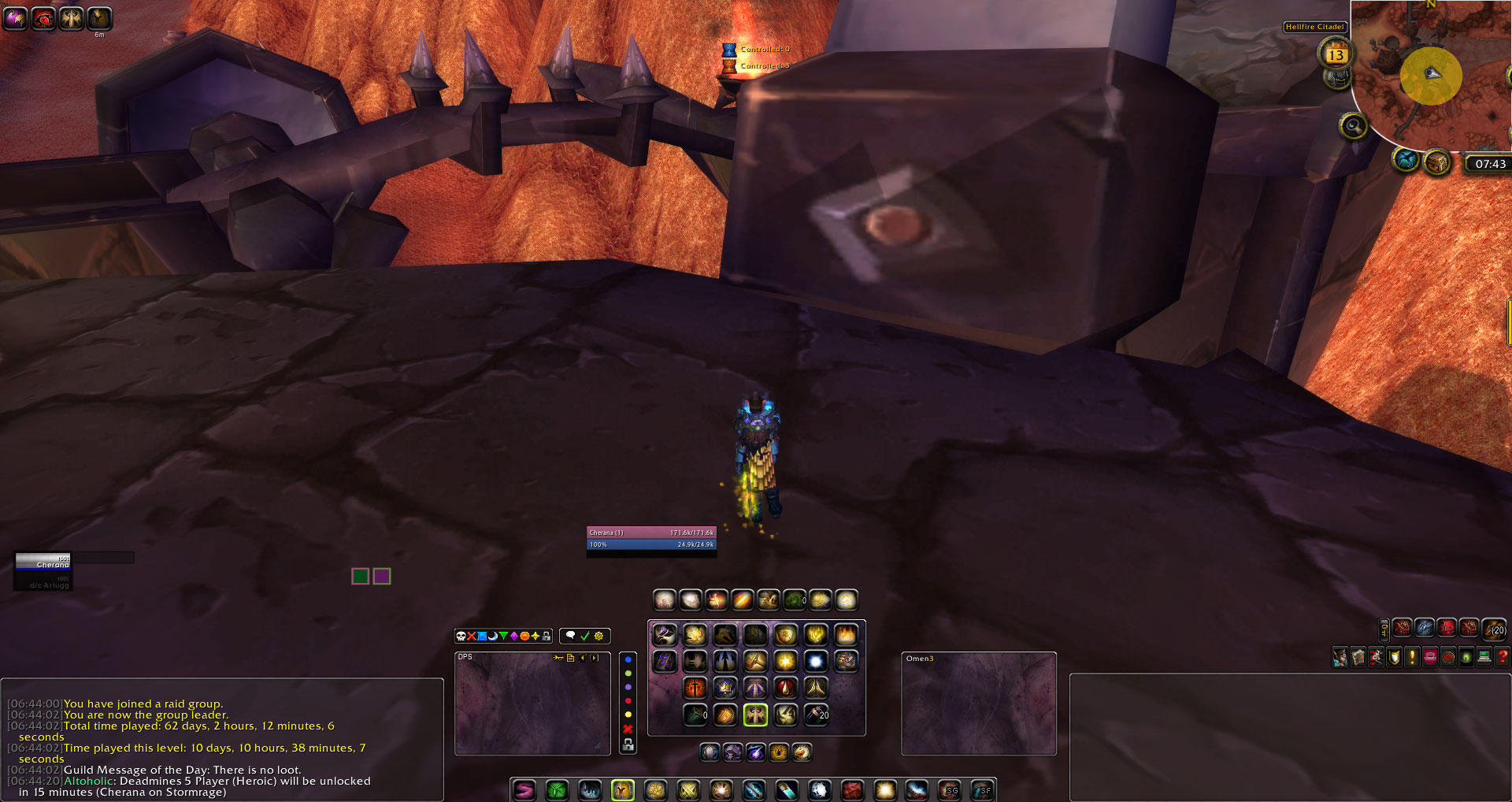Use the item with 20 charges
1512x802 pixels.
(817, 715)
